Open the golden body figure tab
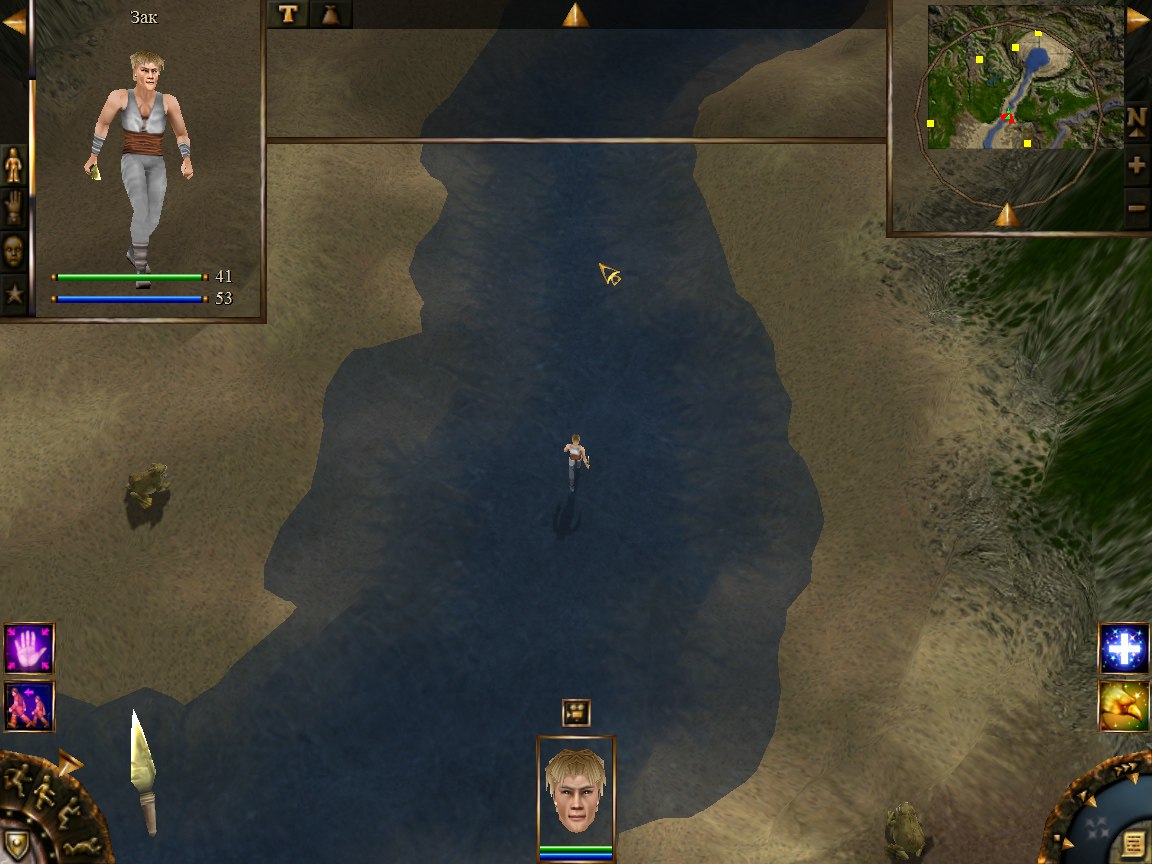The image size is (1152, 864). pyautogui.click(x=14, y=164)
